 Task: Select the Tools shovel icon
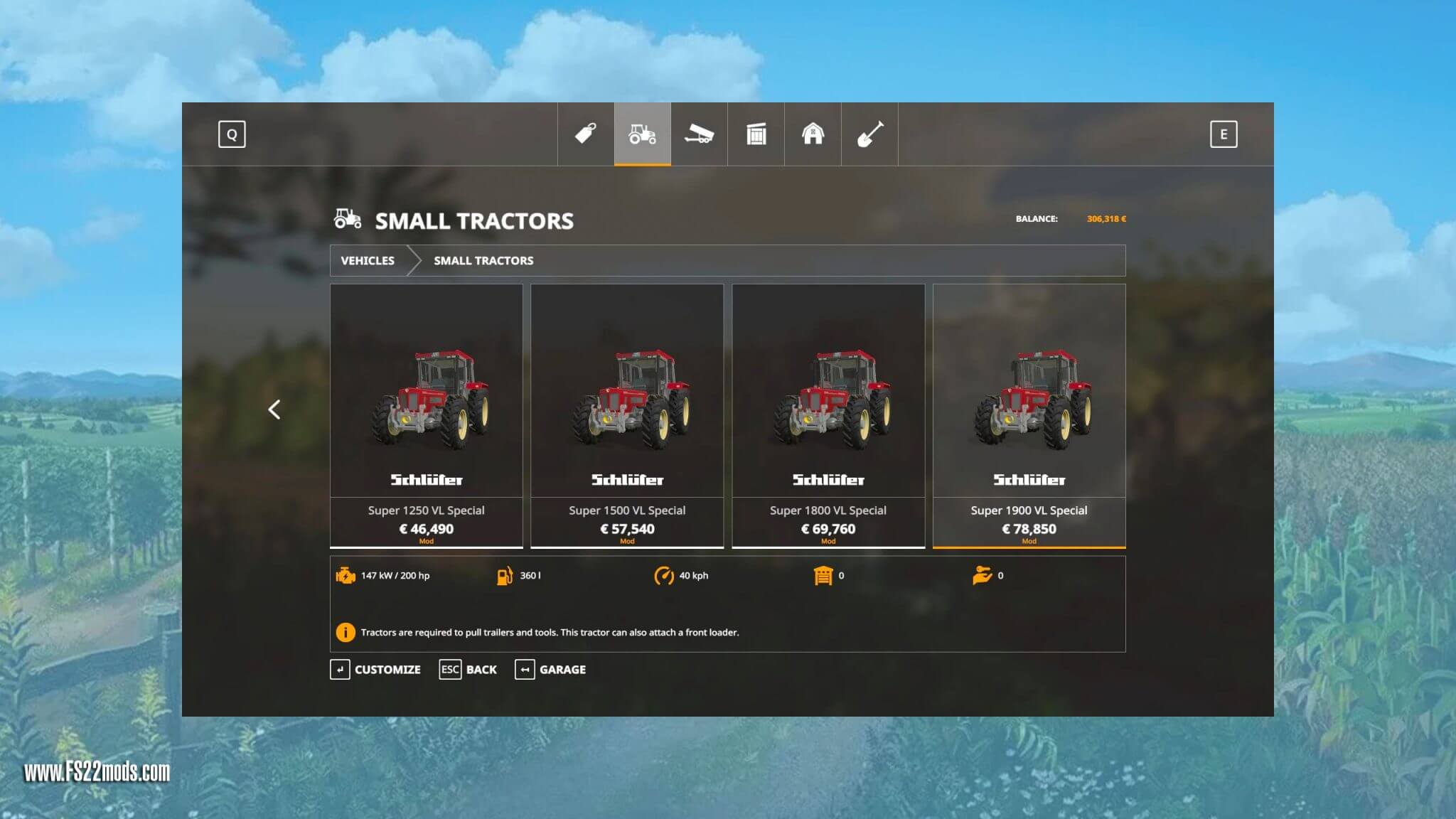tap(870, 134)
